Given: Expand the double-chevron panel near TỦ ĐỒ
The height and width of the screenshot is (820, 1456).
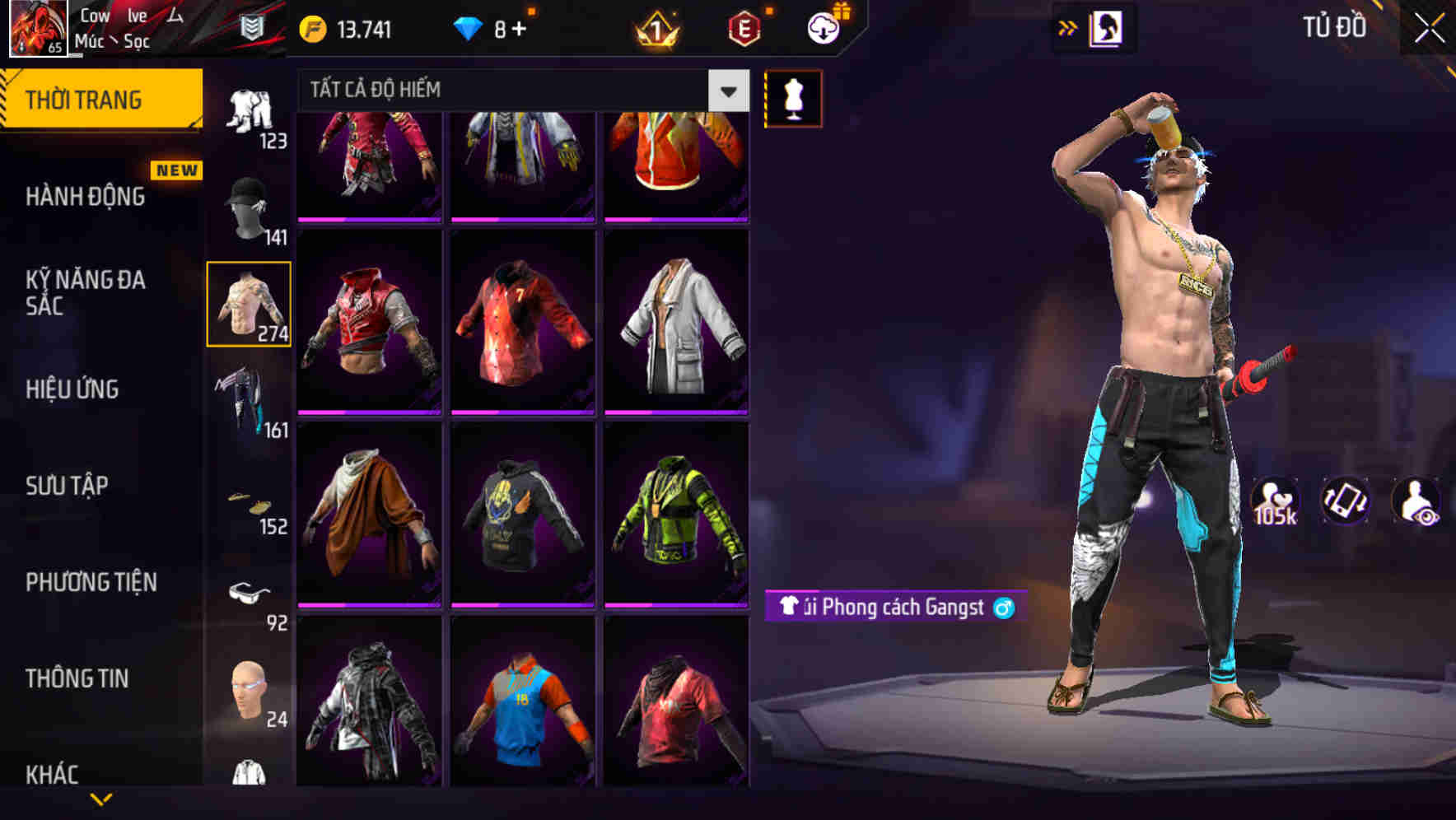Looking at the screenshot, I should 1066,26.
